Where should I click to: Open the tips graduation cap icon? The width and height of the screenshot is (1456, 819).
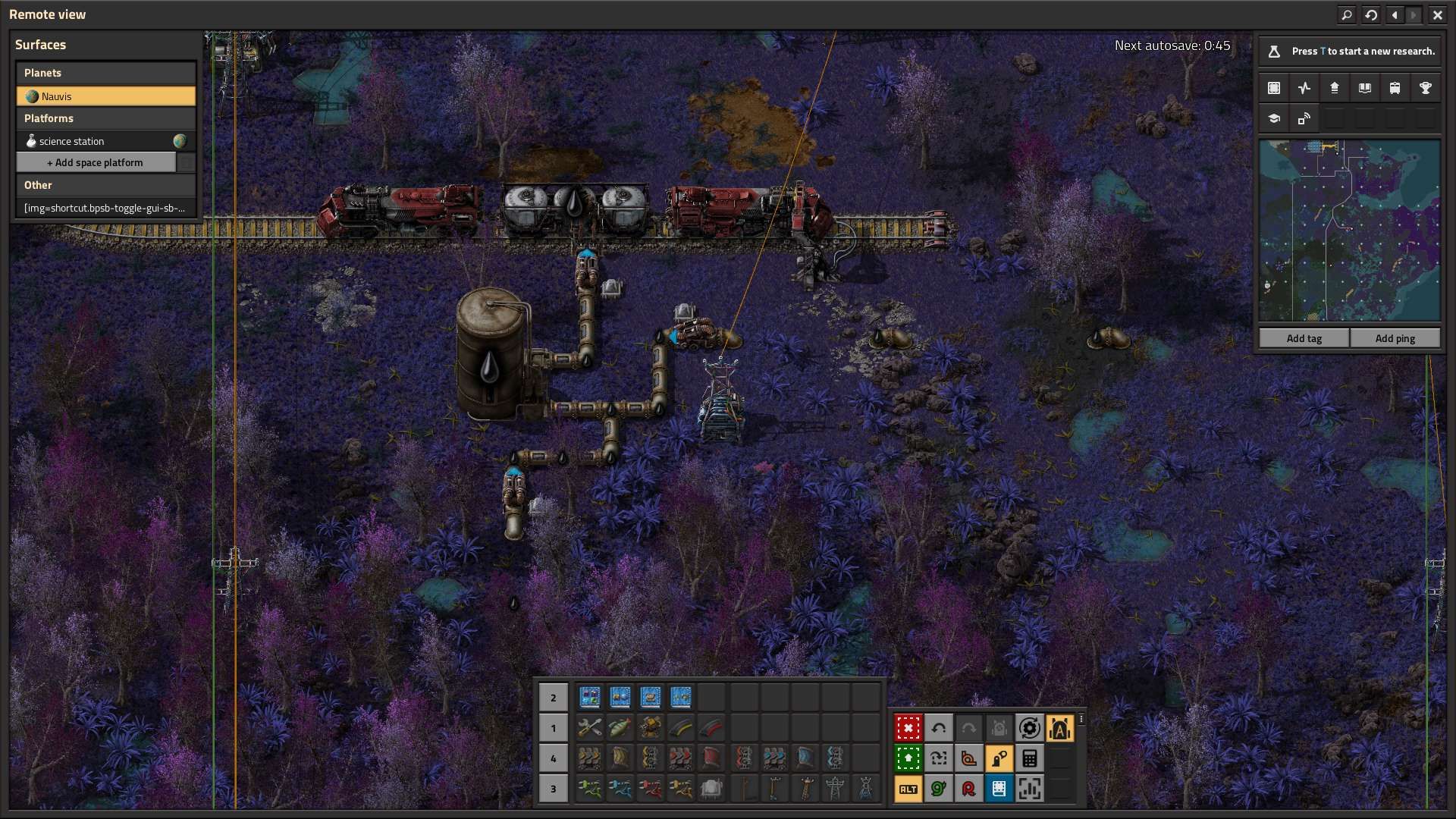click(x=1274, y=119)
